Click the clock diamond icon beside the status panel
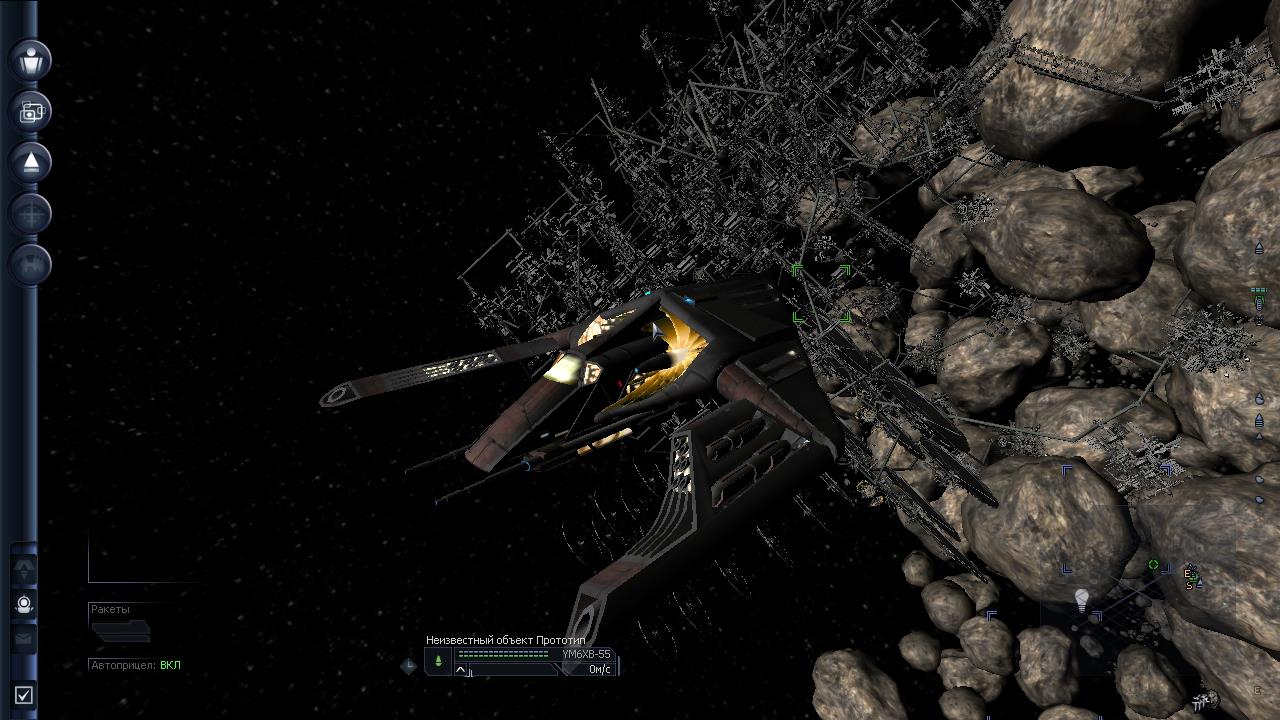This screenshot has width=1280, height=720. (x=409, y=666)
